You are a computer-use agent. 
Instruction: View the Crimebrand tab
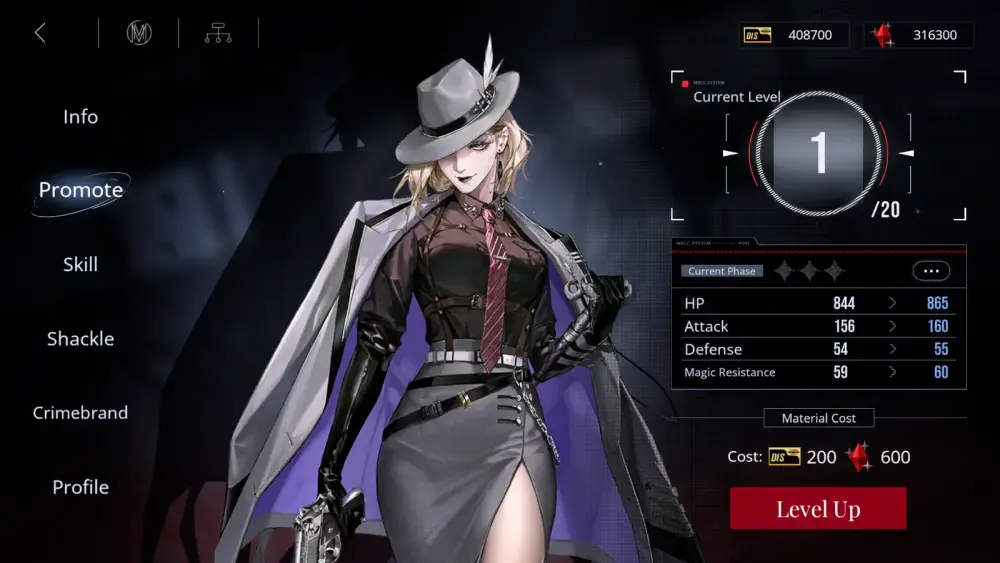pyautogui.click(x=80, y=413)
